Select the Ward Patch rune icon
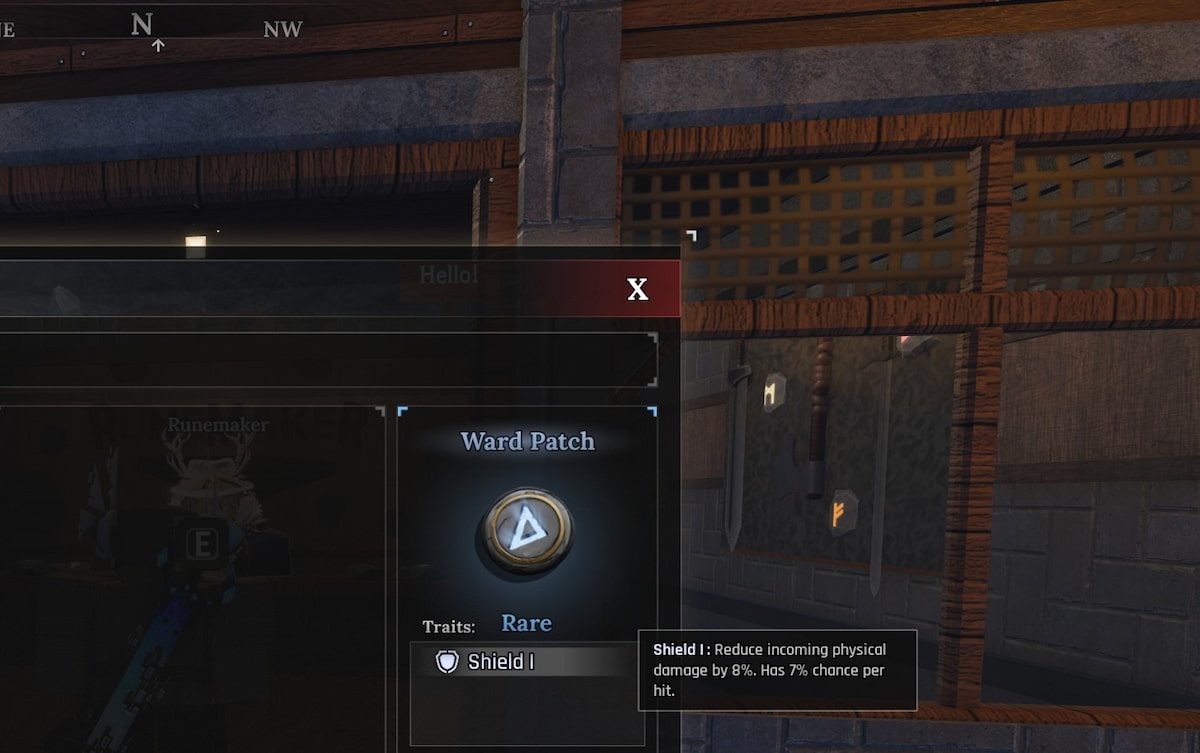1200x753 pixels. coord(527,529)
